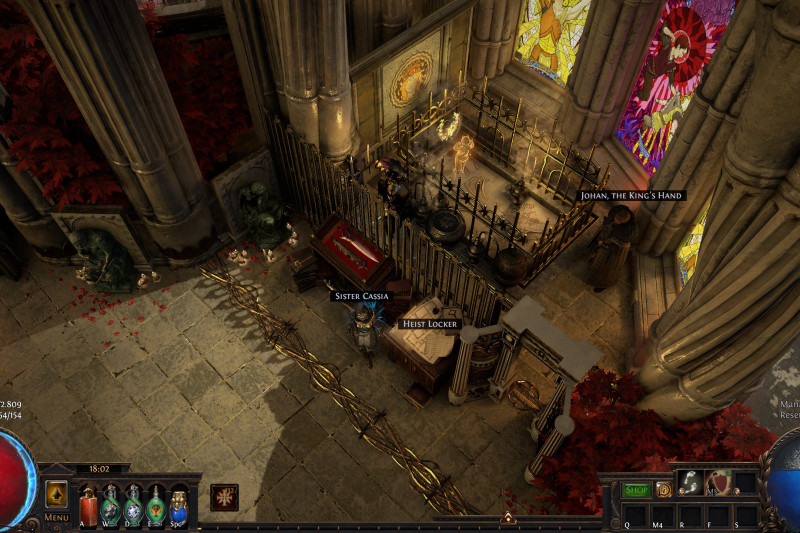Use the blue mana flask
Viewport: 800px width, 533px height.
tap(179, 504)
